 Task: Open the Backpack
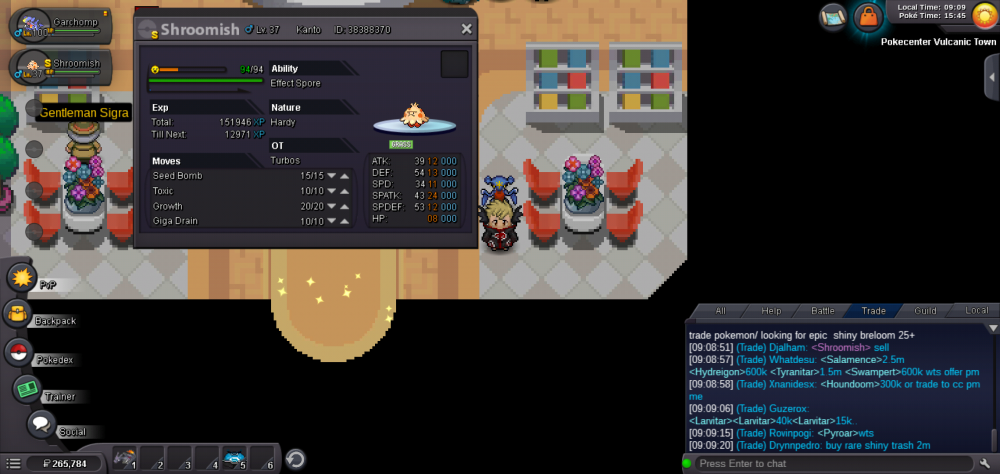pyautogui.click(x=18, y=314)
